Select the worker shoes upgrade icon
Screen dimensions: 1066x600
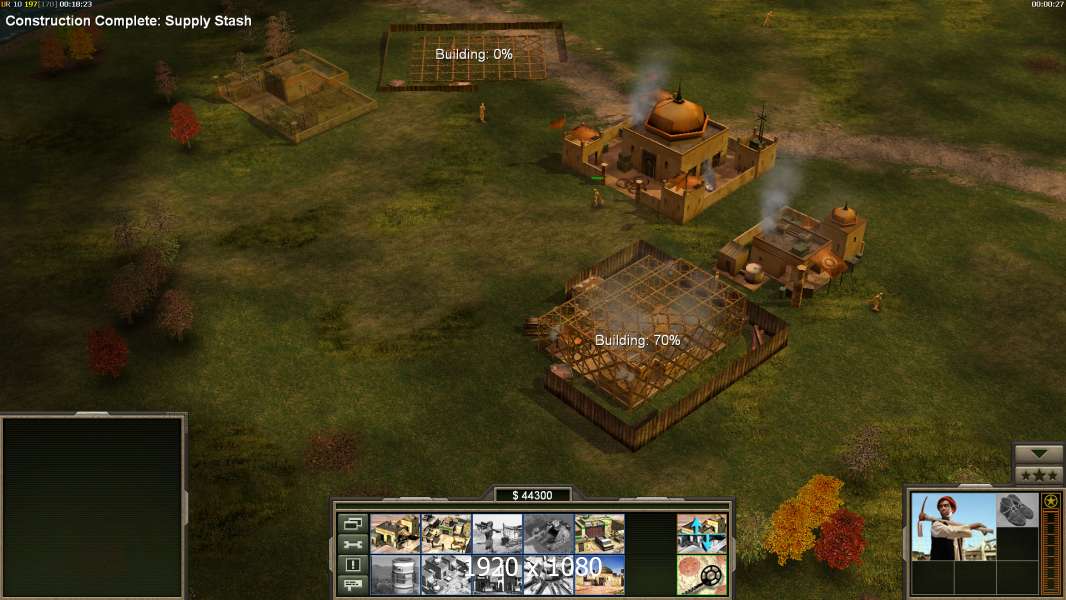(1018, 509)
